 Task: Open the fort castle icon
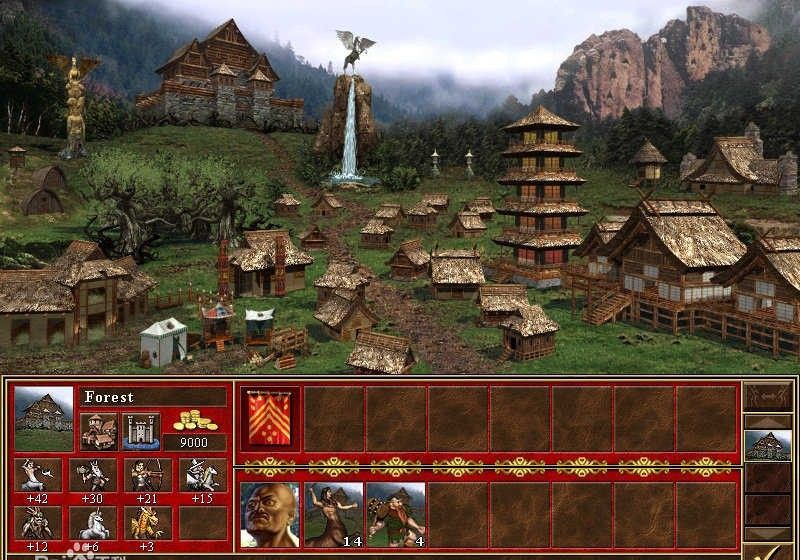[141, 430]
